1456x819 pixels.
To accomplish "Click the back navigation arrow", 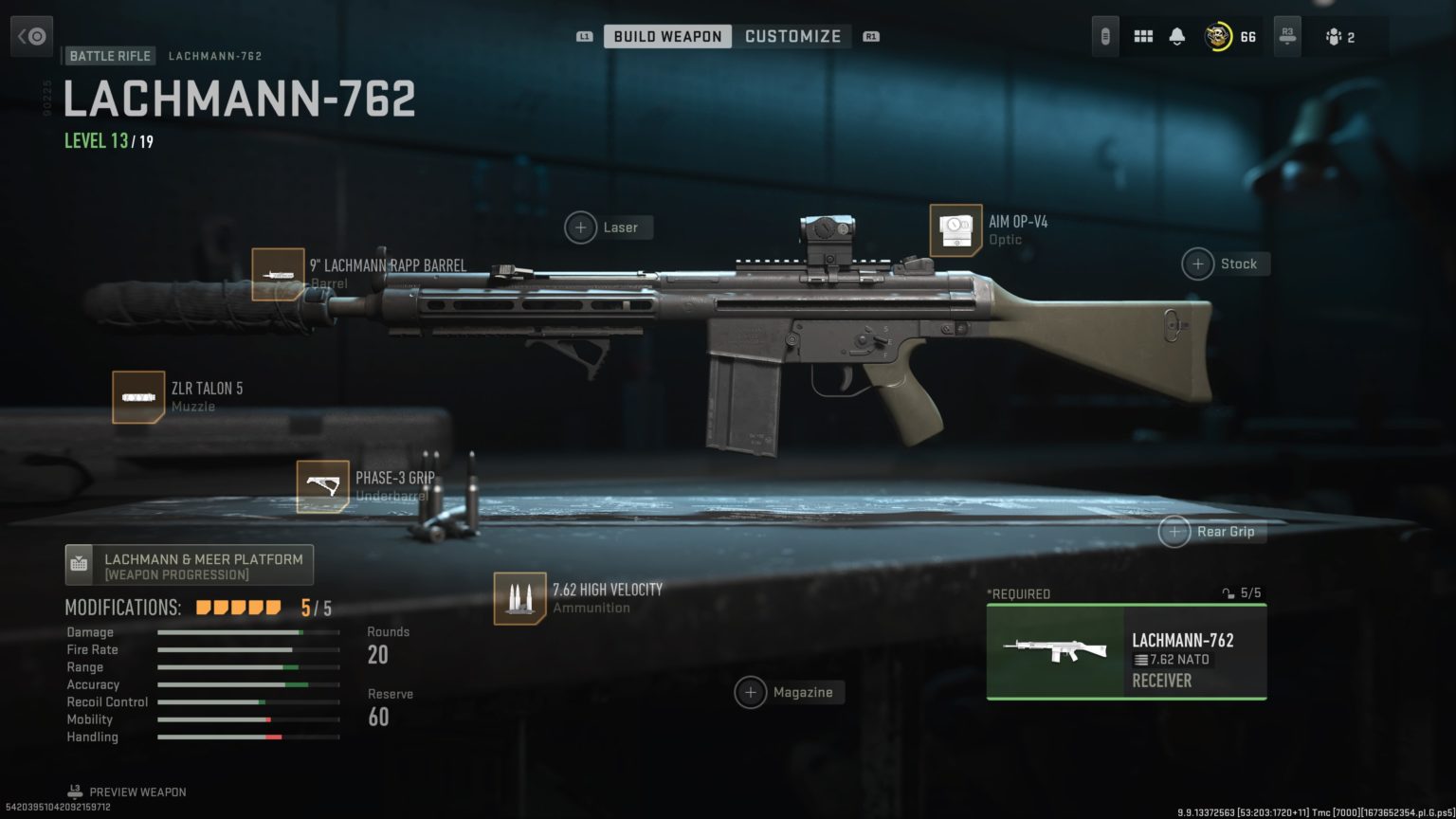I will point(31,35).
